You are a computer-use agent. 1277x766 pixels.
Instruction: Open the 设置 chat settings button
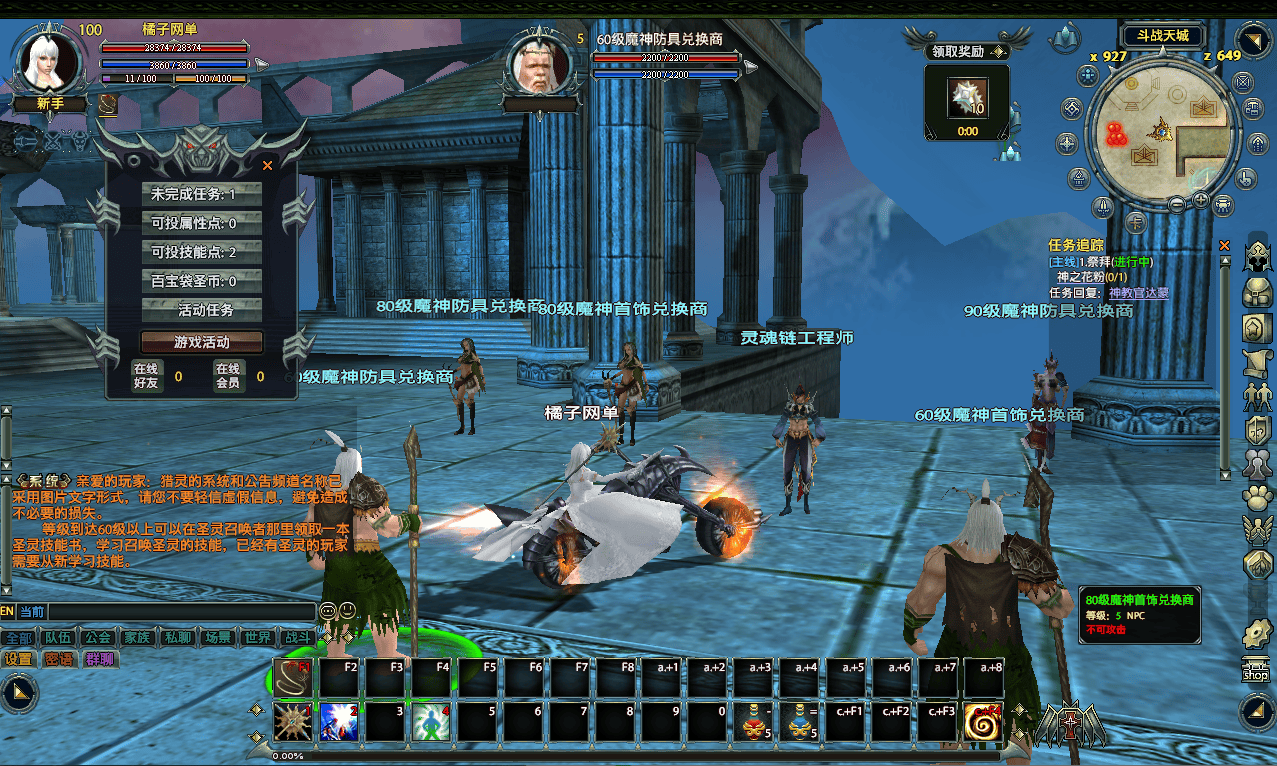coord(18,659)
